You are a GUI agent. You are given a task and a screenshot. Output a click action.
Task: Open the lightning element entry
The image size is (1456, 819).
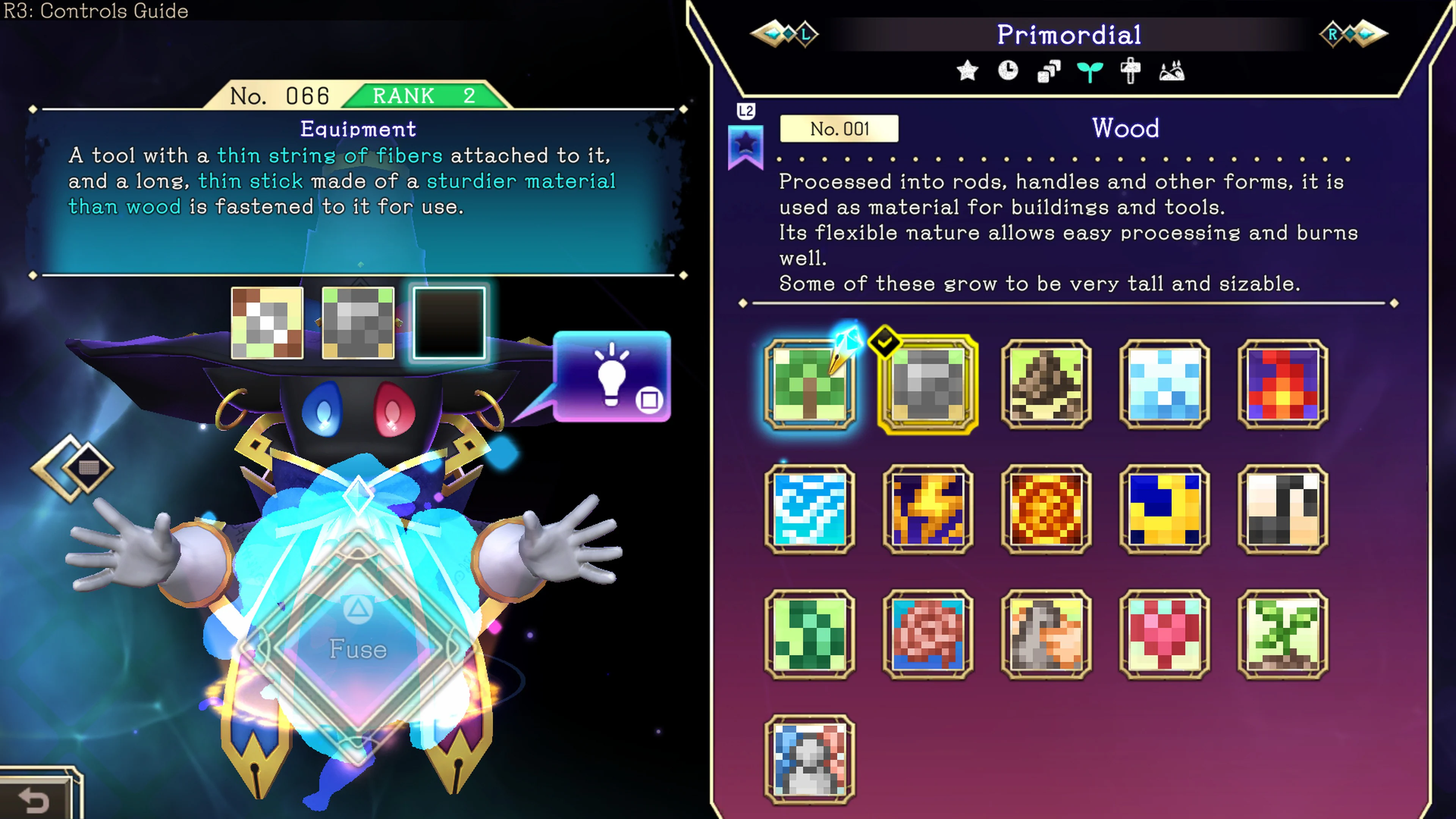pos(929,510)
